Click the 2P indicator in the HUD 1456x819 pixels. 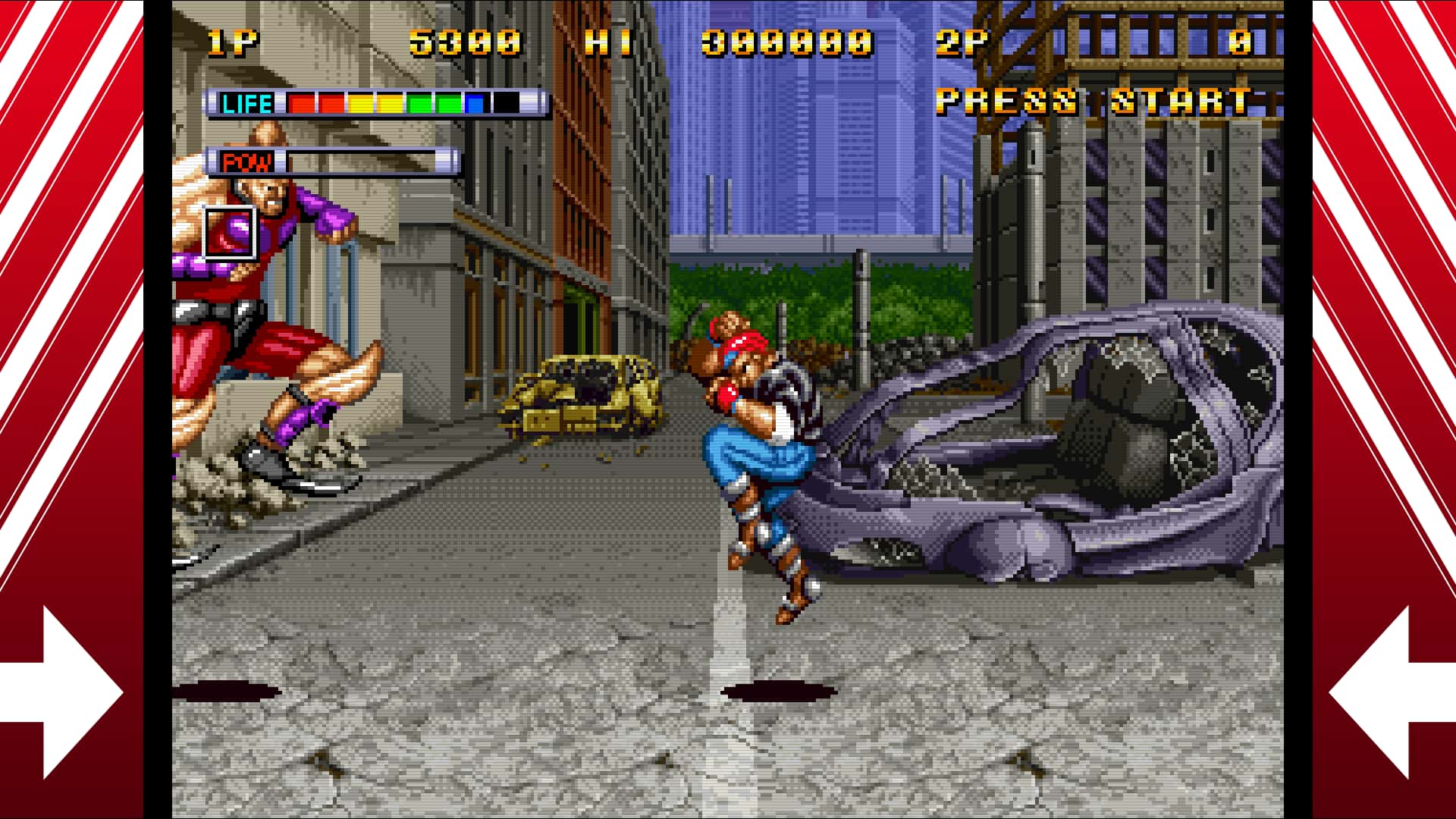(x=963, y=42)
